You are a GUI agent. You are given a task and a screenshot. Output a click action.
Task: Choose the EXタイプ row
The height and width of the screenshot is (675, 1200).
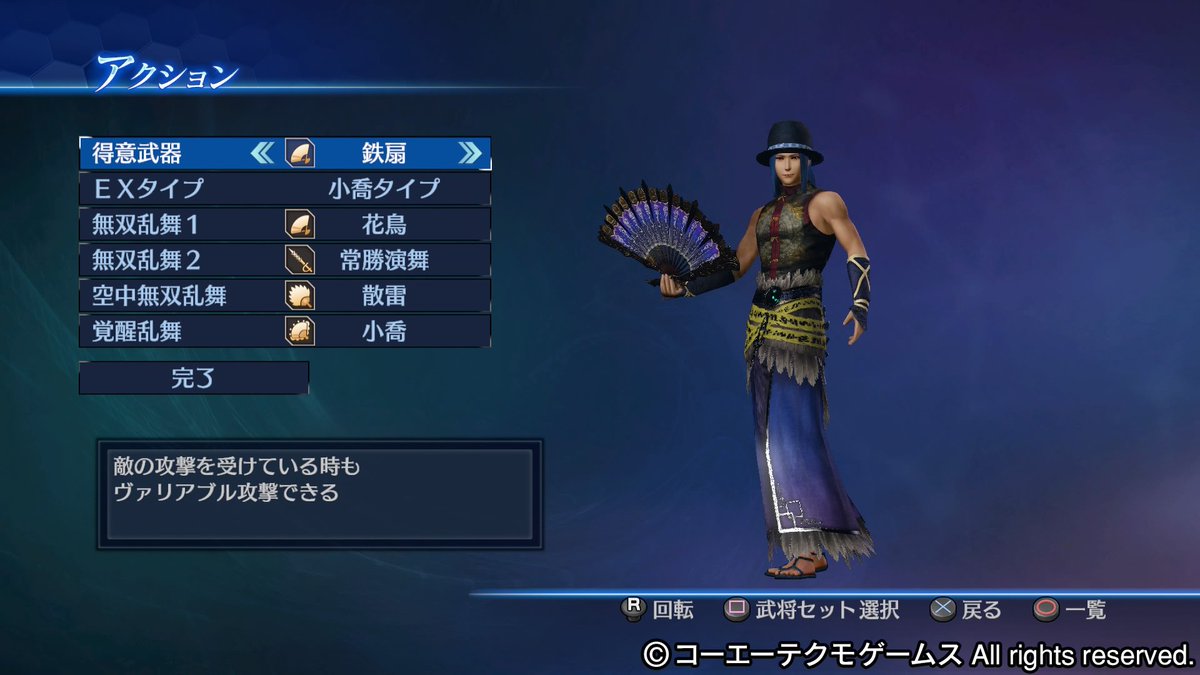(x=285, y=188)
